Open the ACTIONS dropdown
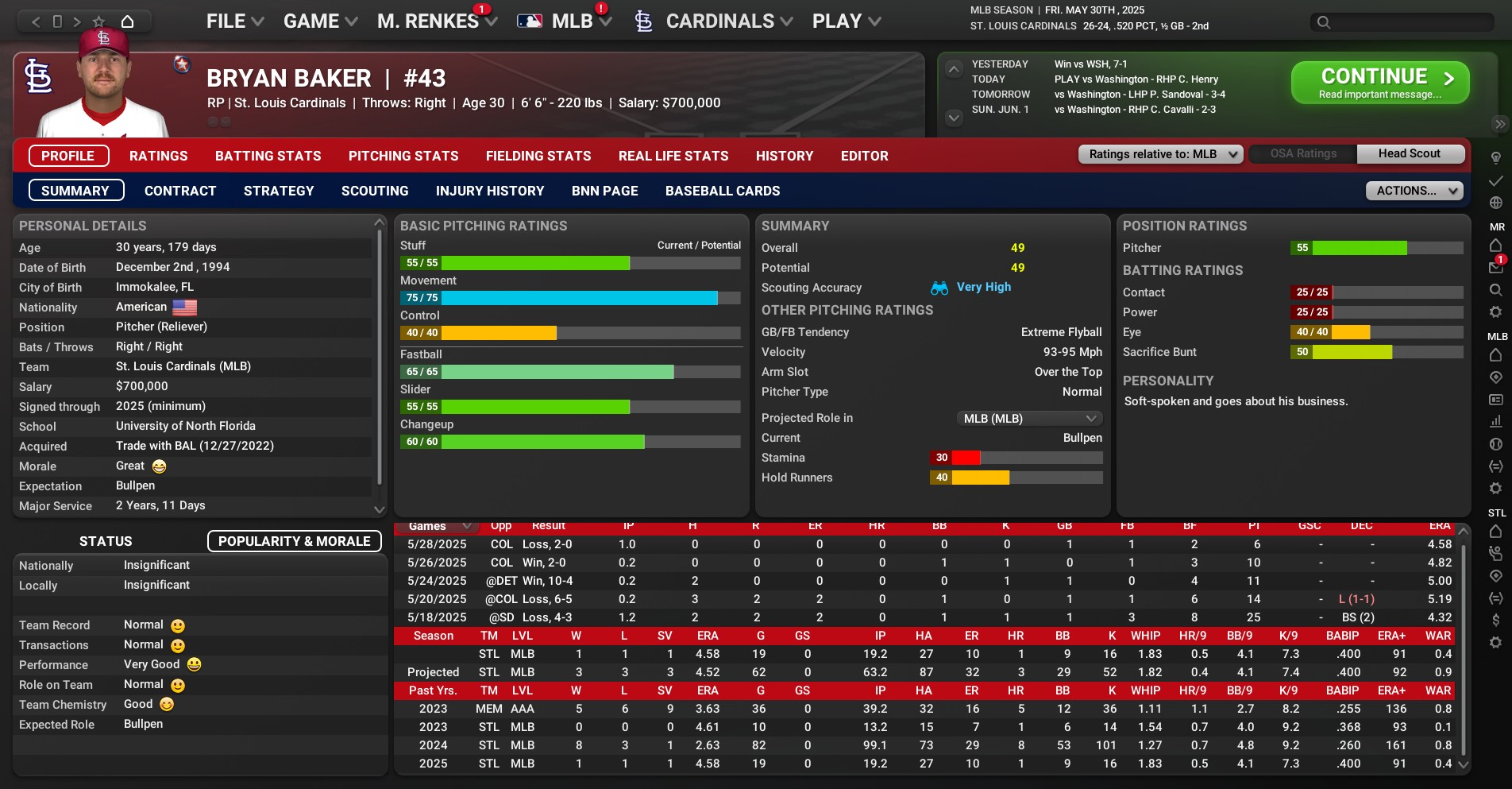 coord(1414,191)
